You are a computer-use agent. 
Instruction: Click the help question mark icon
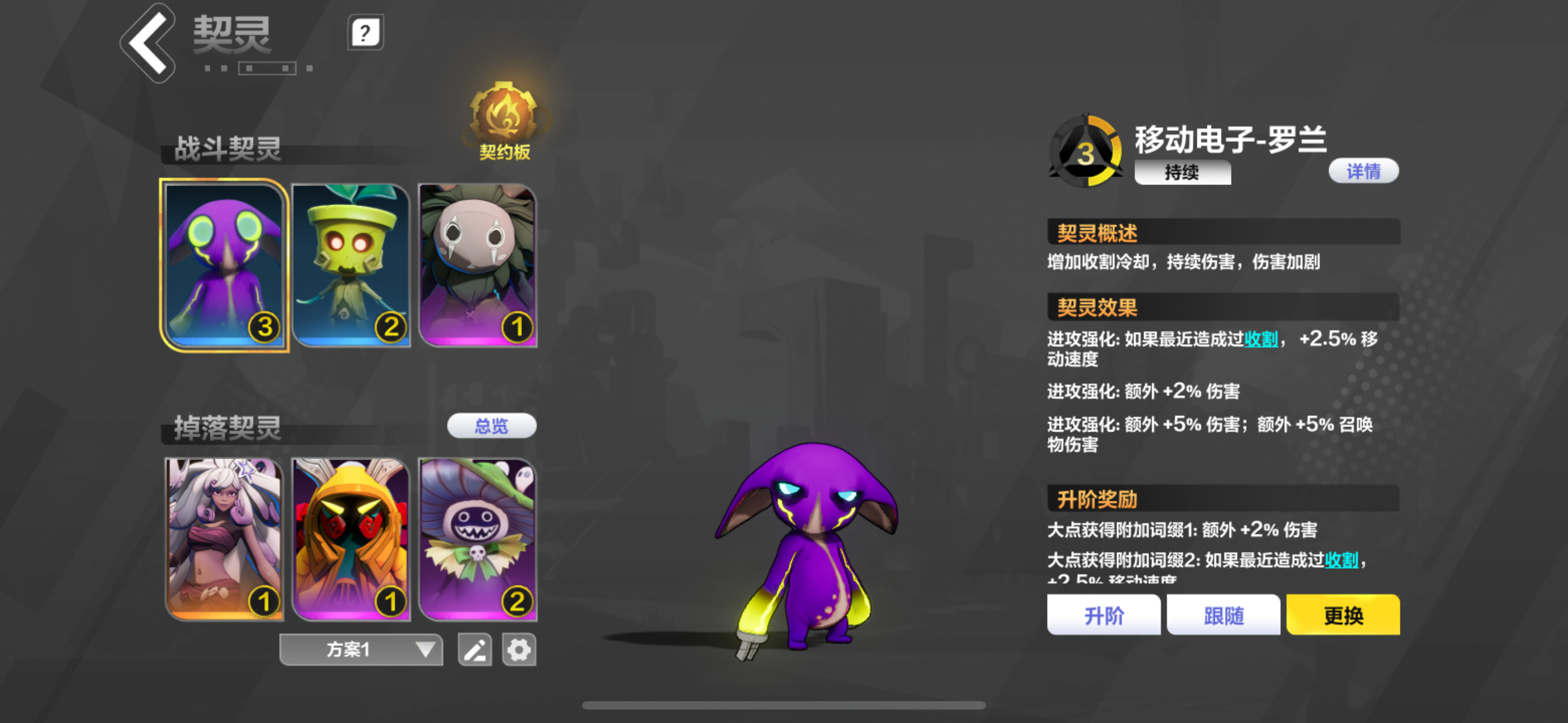(365, 33)
